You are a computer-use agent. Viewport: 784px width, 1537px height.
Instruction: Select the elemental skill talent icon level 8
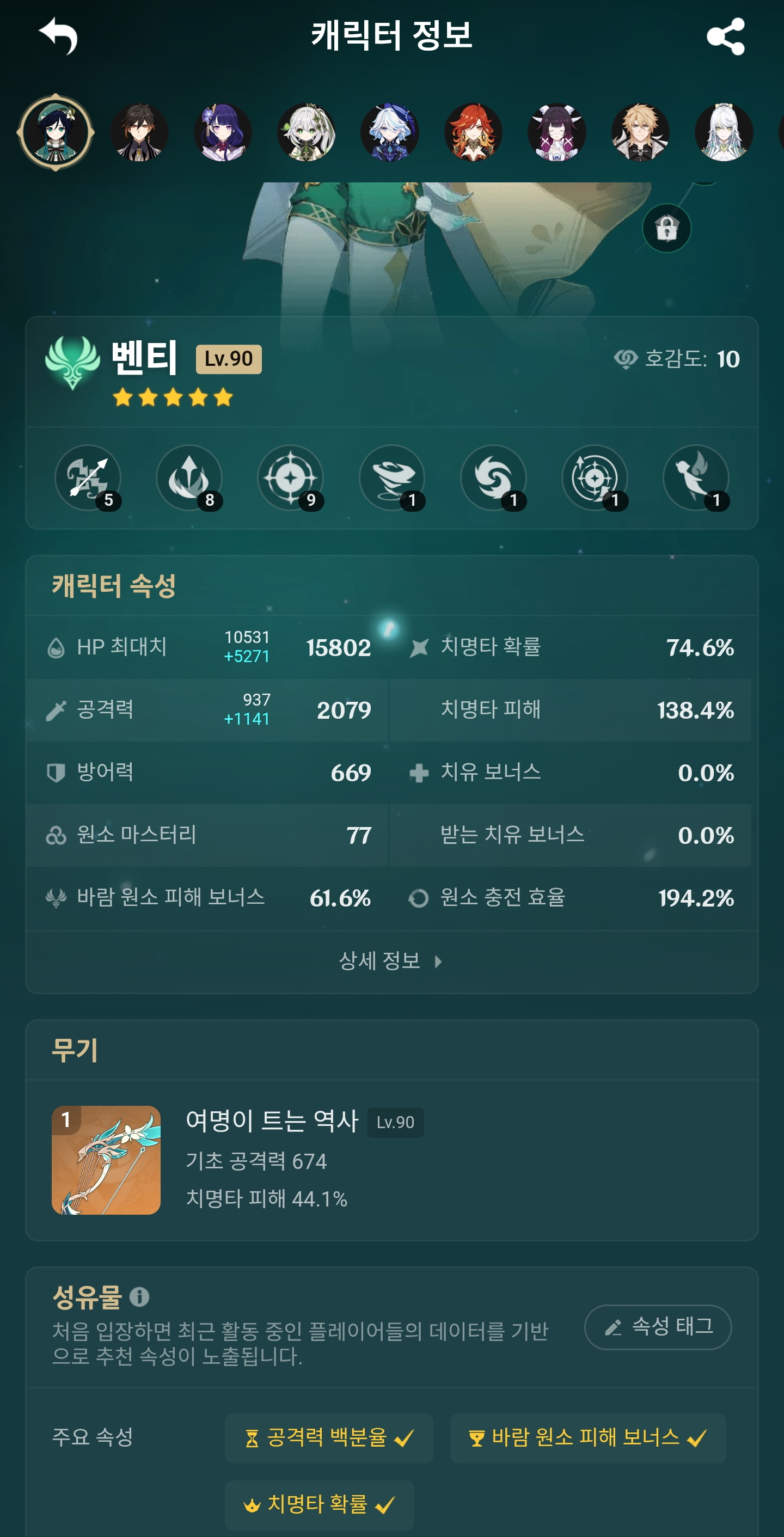(x=189, y=477)
